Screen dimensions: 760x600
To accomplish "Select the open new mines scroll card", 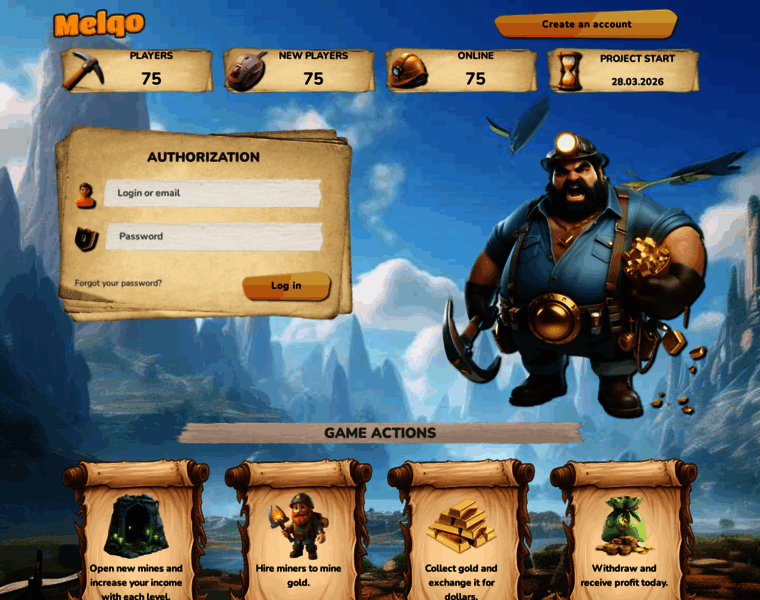I will (x=136, y=532).
